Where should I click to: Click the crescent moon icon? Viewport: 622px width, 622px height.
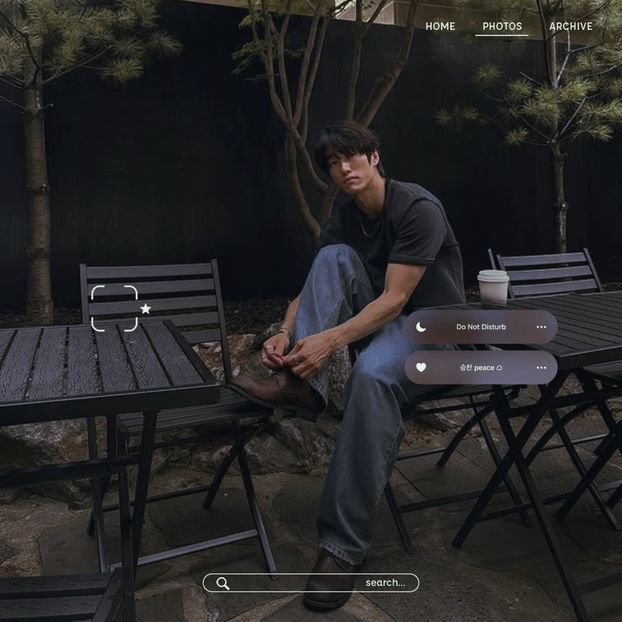pyautogui.click(x=421, y=327)
